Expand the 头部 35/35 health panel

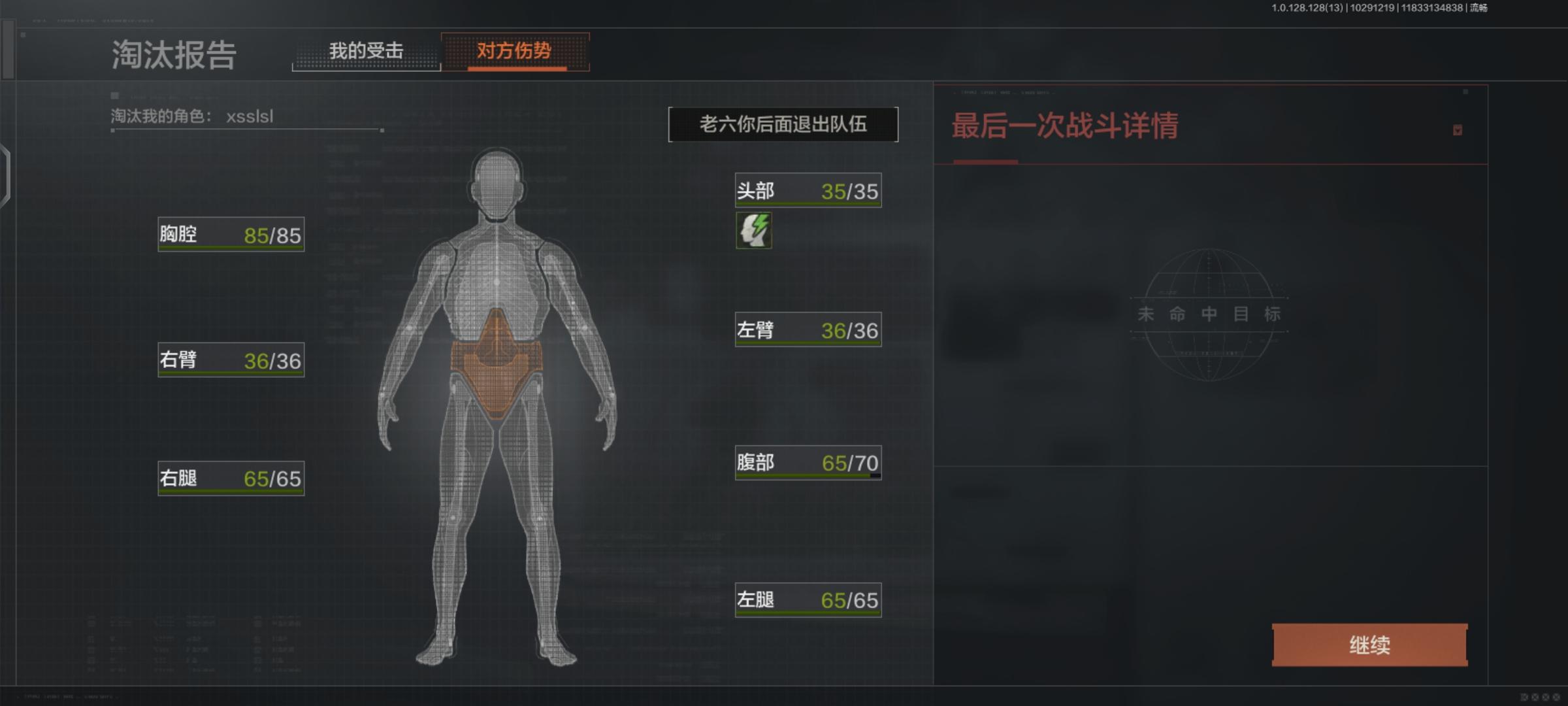tap(808, 190)
